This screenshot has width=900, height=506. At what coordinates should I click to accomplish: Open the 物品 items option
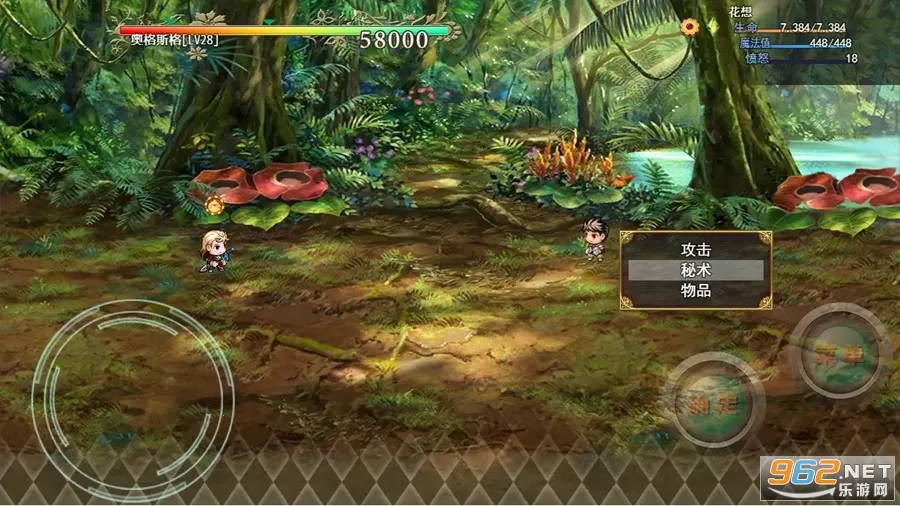(695, 291)
